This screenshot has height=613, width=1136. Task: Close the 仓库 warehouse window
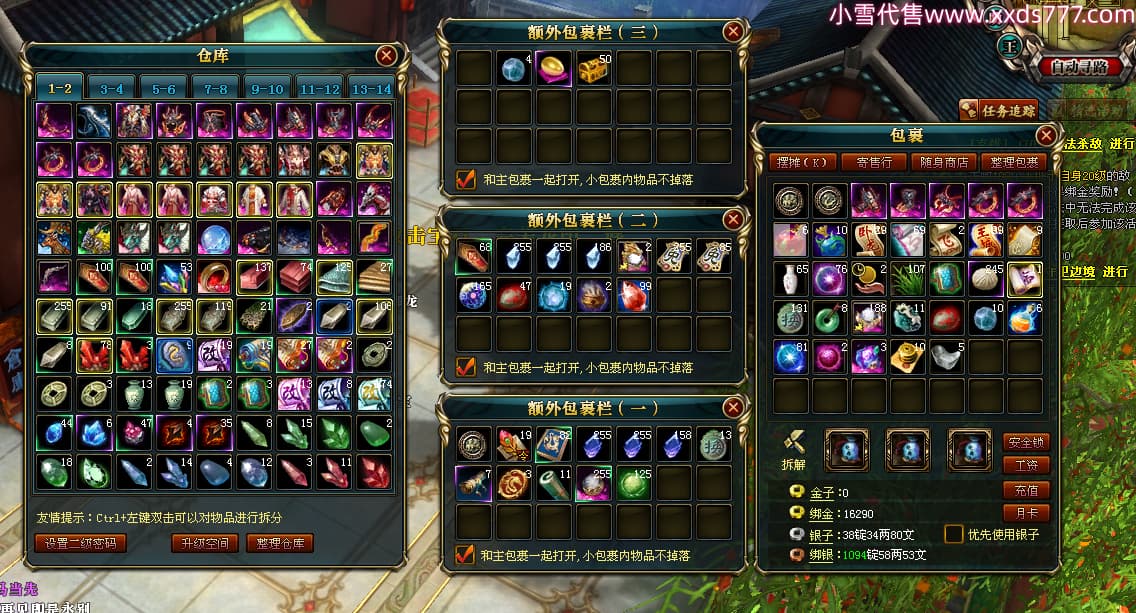point(386,56)
